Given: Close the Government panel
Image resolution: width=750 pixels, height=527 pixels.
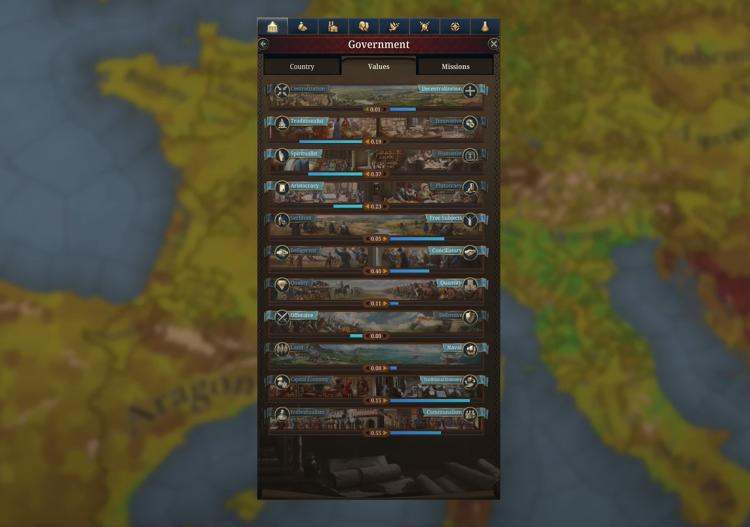Looking at the screenshot, I should (493, 44).
